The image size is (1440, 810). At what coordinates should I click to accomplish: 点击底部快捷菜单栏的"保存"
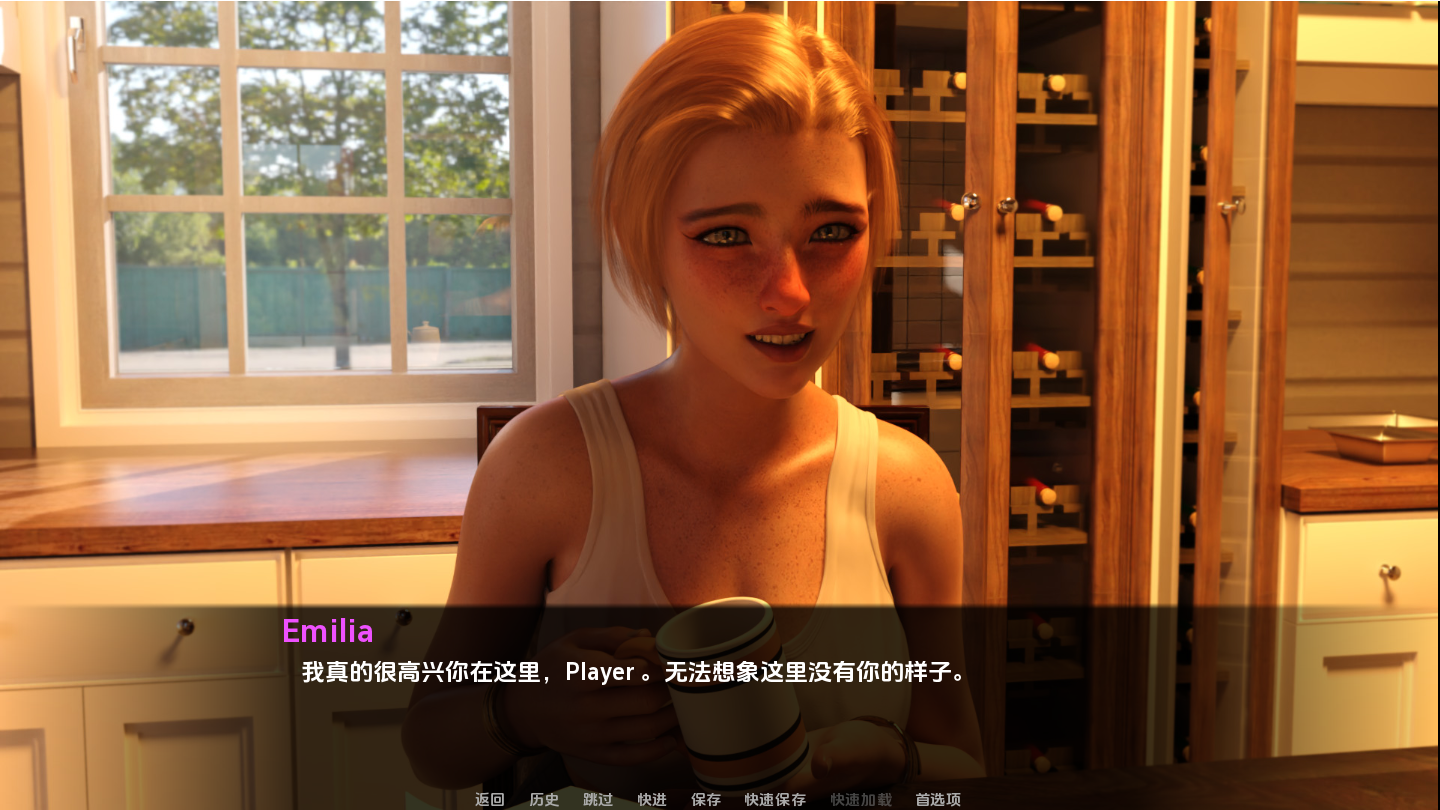pyautogui.click(x=705, y=799)
